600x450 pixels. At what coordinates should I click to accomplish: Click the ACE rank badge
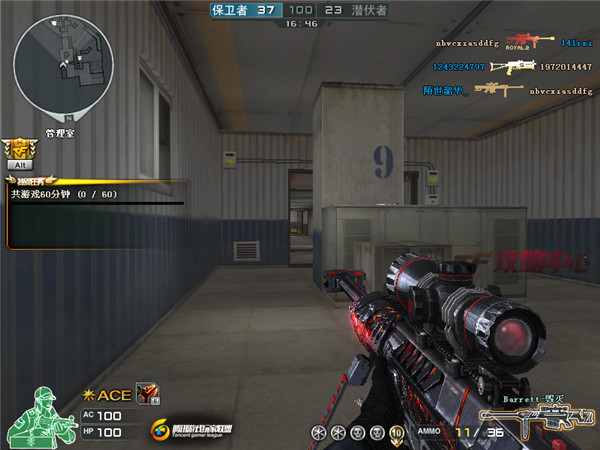[x=107, y=395]
